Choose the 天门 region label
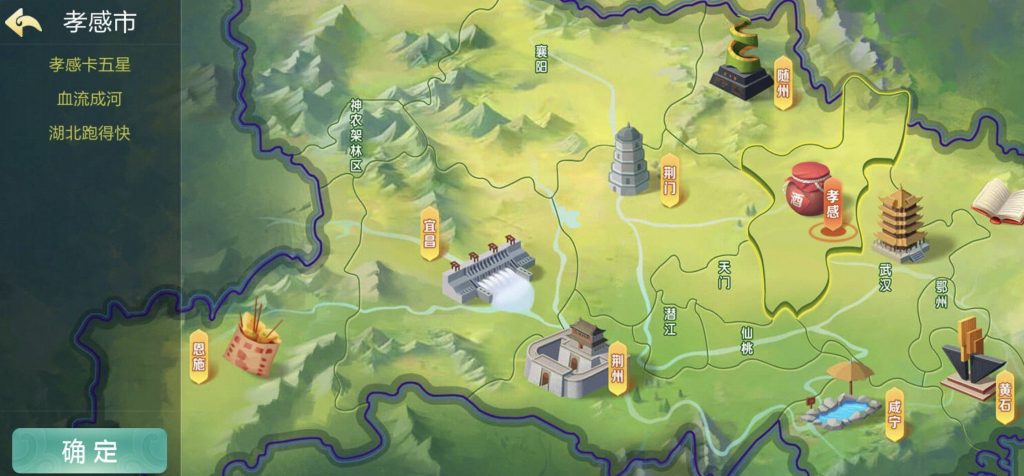 pos(724,274)
